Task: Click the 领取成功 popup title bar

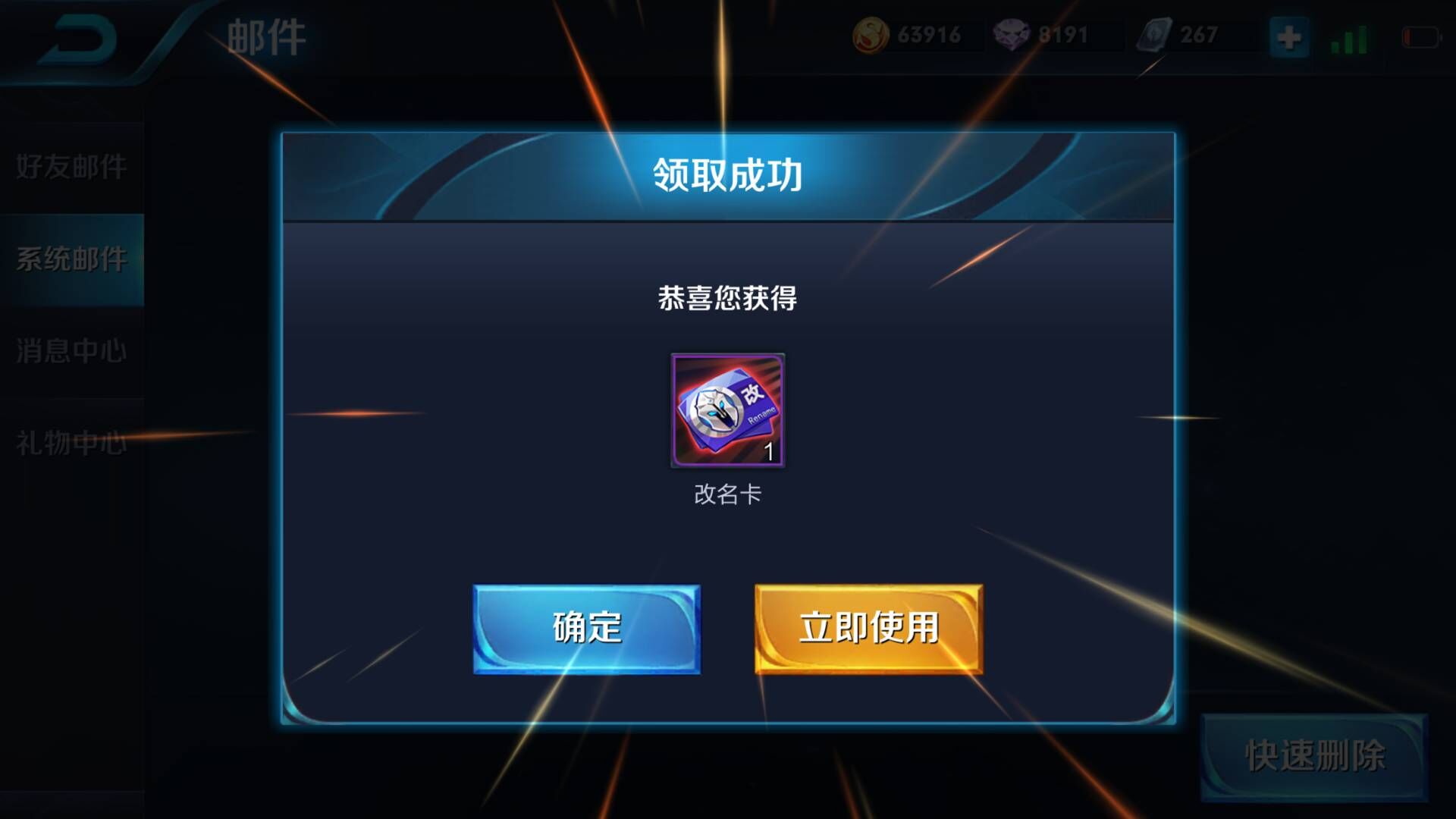Action: coord(726,174)
